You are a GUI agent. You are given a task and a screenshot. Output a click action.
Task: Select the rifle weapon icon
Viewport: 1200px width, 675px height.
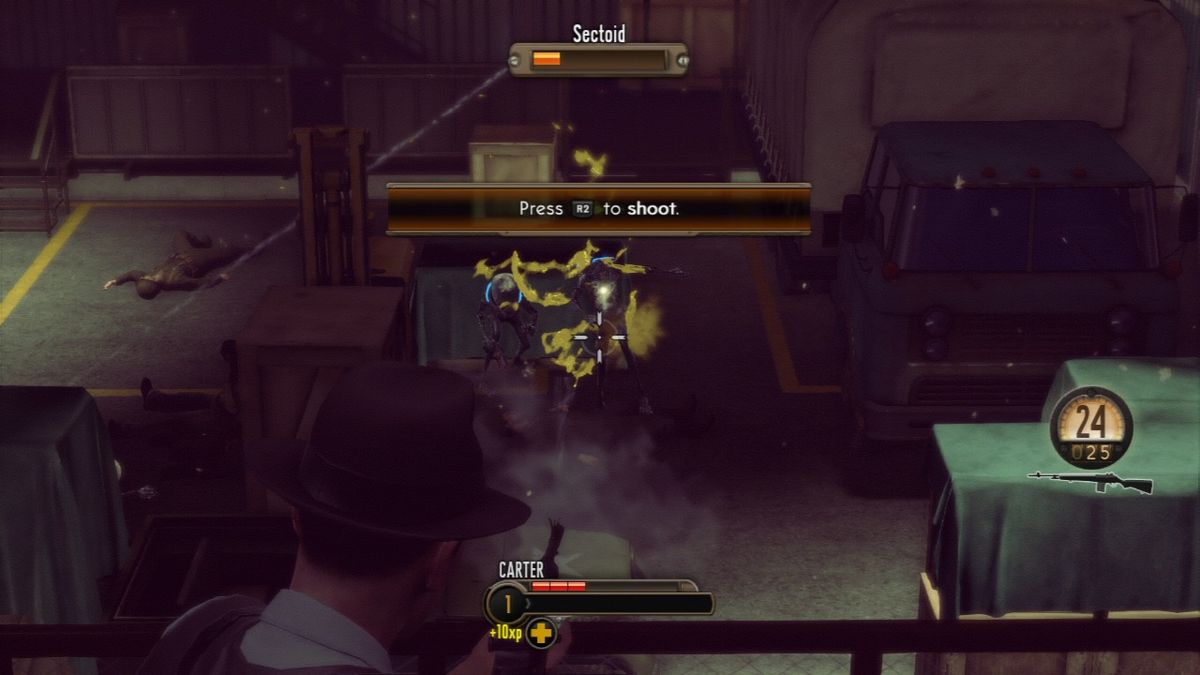(x=1090, y=482)
